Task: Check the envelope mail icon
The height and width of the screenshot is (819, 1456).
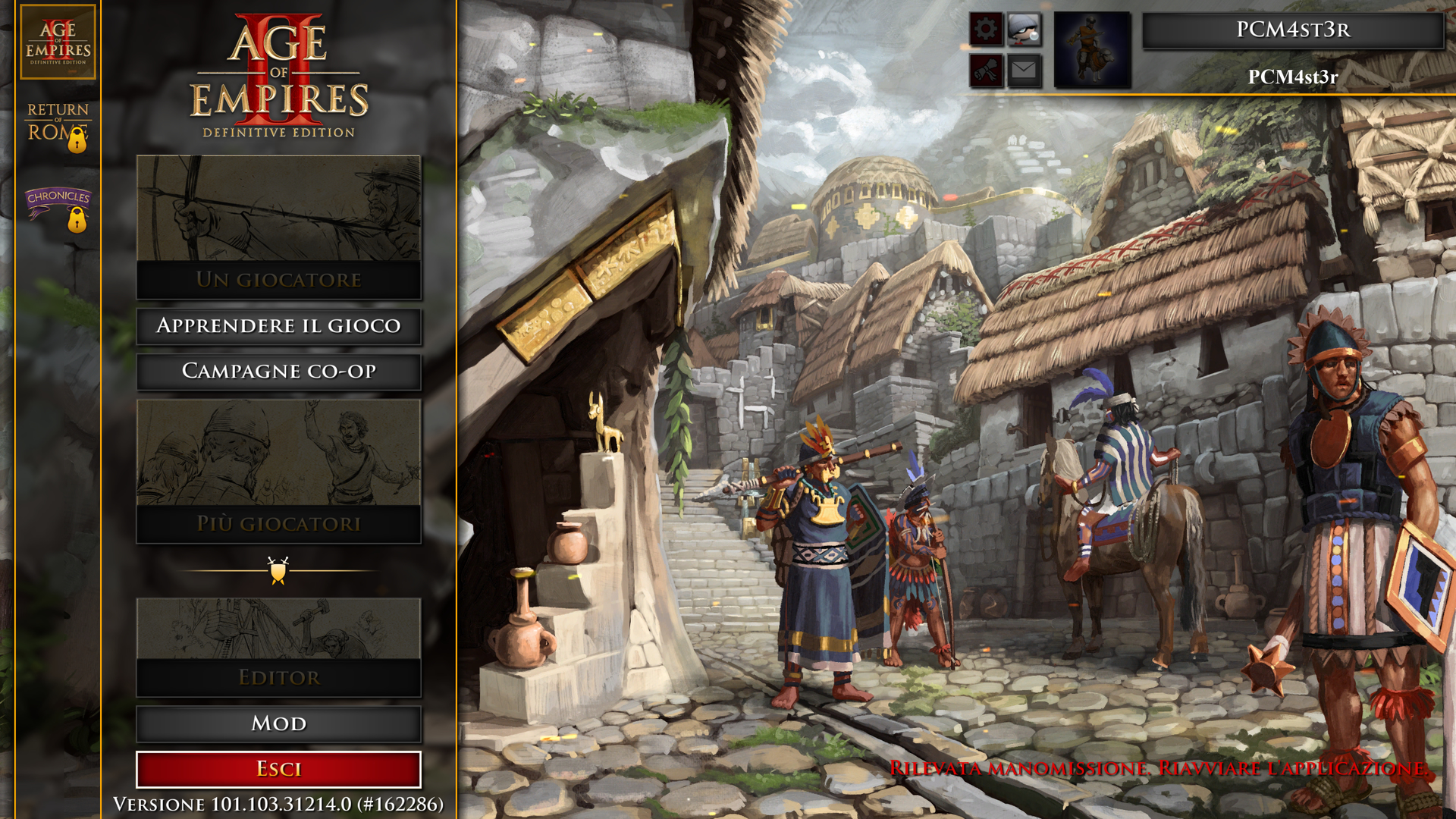Action: pyautogui.click(x=1024, y=71)
